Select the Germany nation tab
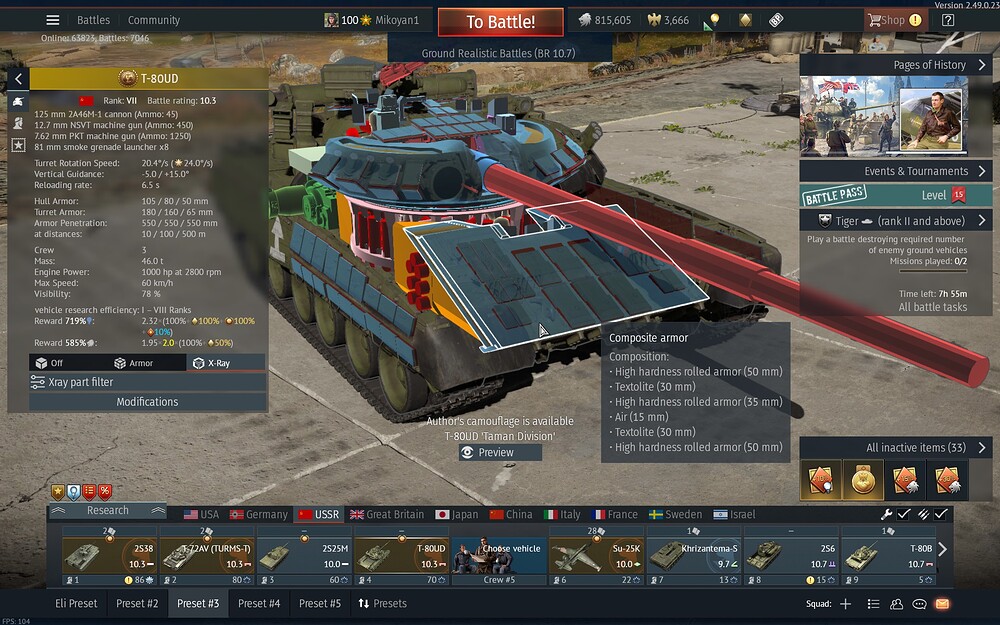This screenshot has width=1000, height=625. pos(258,514)
